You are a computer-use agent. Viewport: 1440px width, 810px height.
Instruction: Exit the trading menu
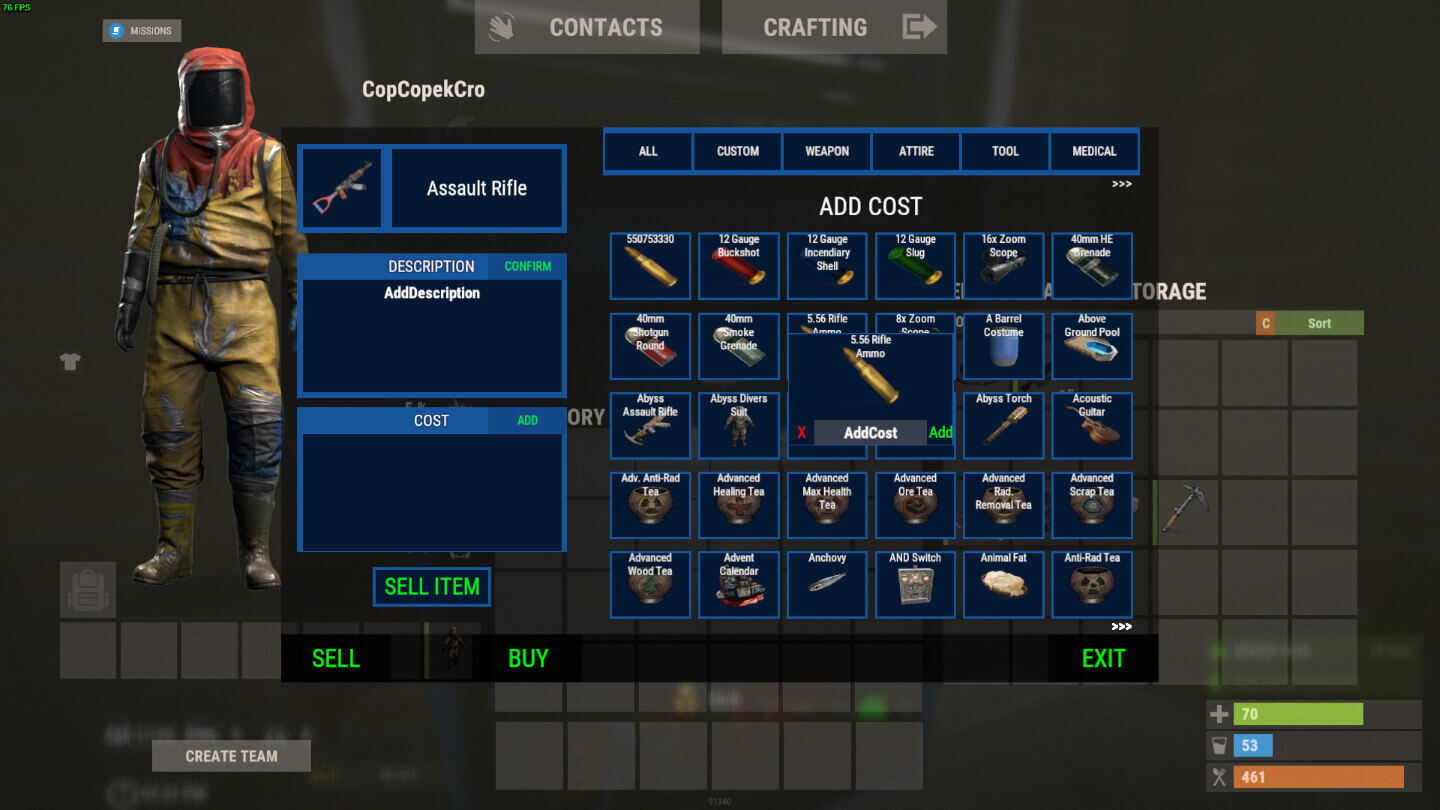tap(1103, 658)
